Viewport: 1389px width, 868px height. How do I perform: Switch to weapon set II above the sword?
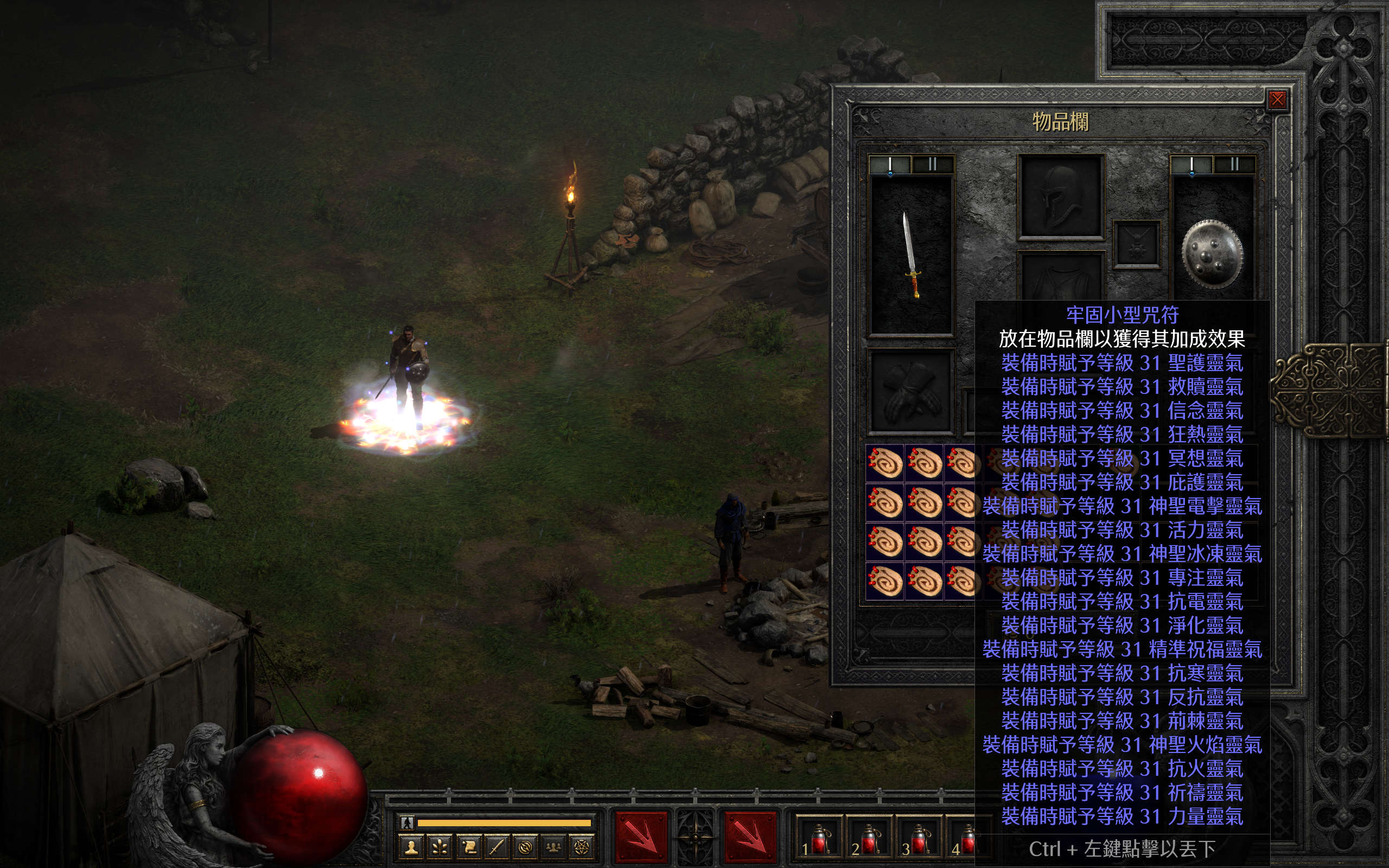coord(933,165)
